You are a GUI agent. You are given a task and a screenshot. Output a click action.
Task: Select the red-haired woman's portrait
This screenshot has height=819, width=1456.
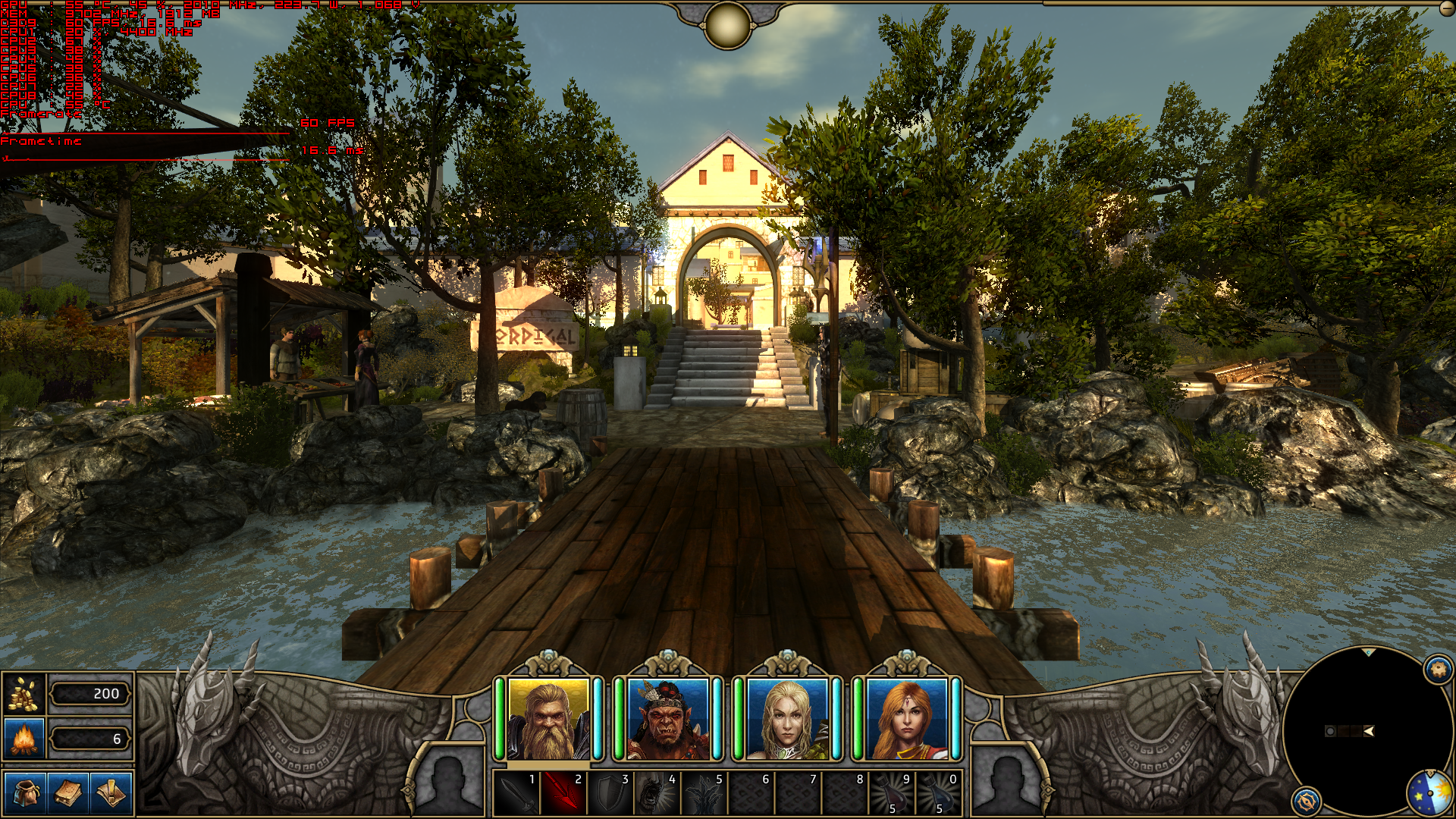pyautogui.click(x=906, y=719)
